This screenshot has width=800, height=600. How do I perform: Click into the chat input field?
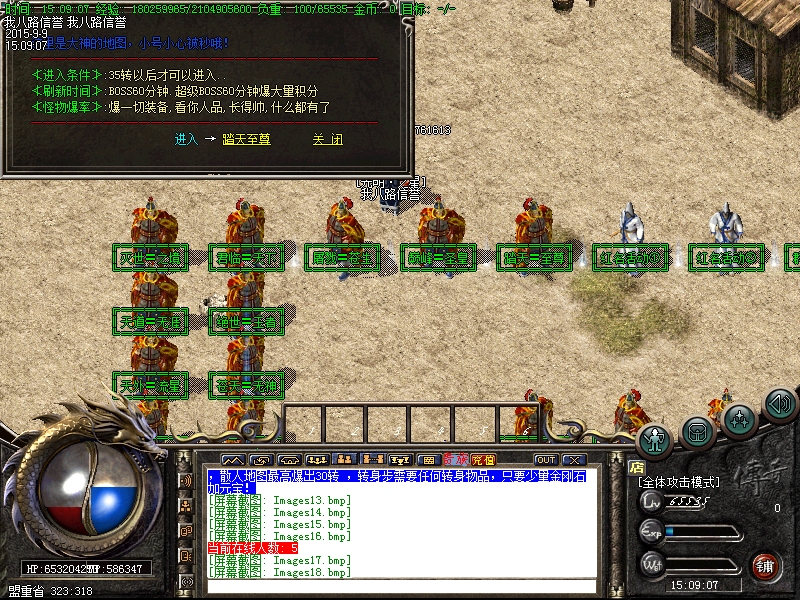(x=400, y=586)
